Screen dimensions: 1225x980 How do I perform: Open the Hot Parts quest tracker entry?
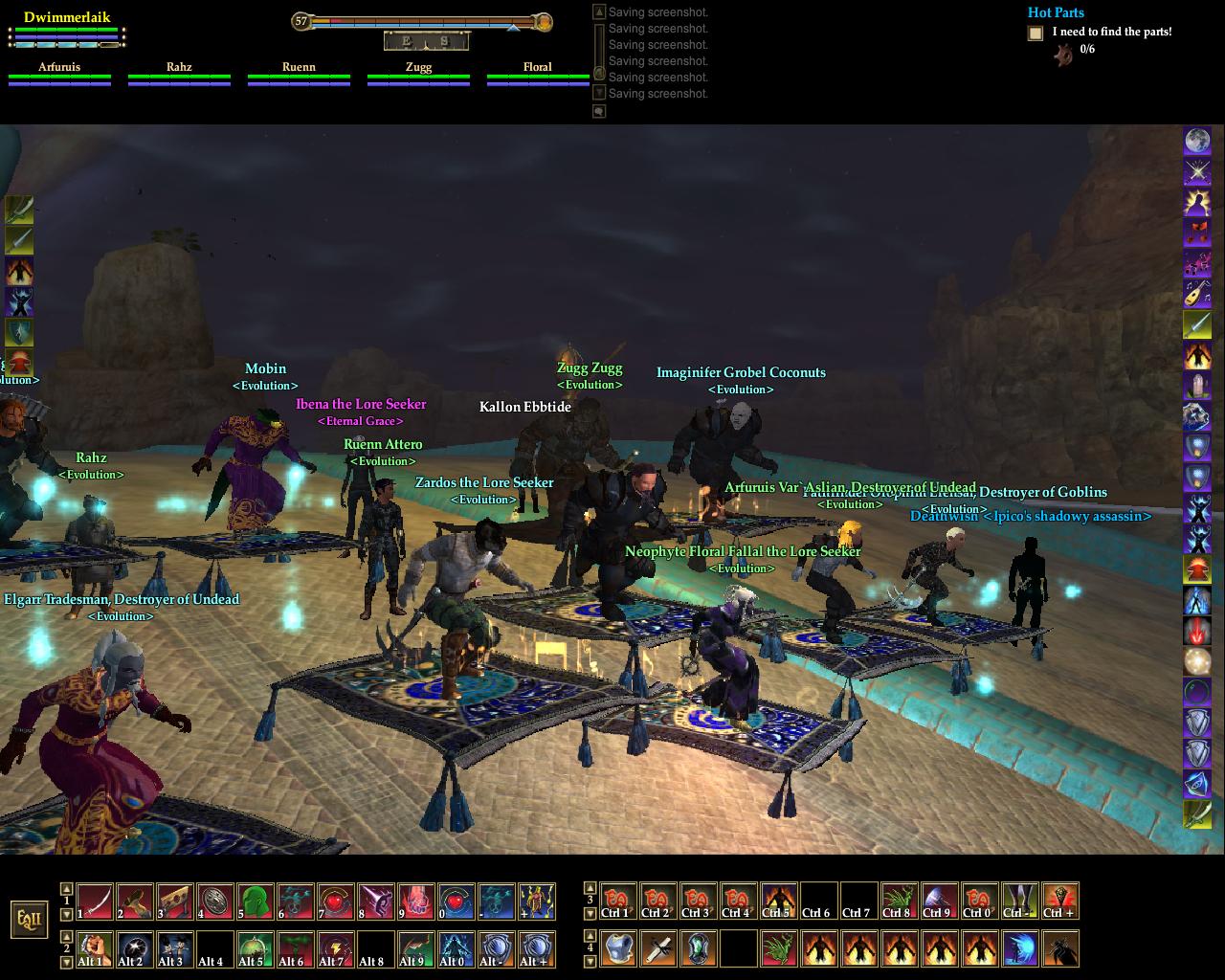[1056, 12]
